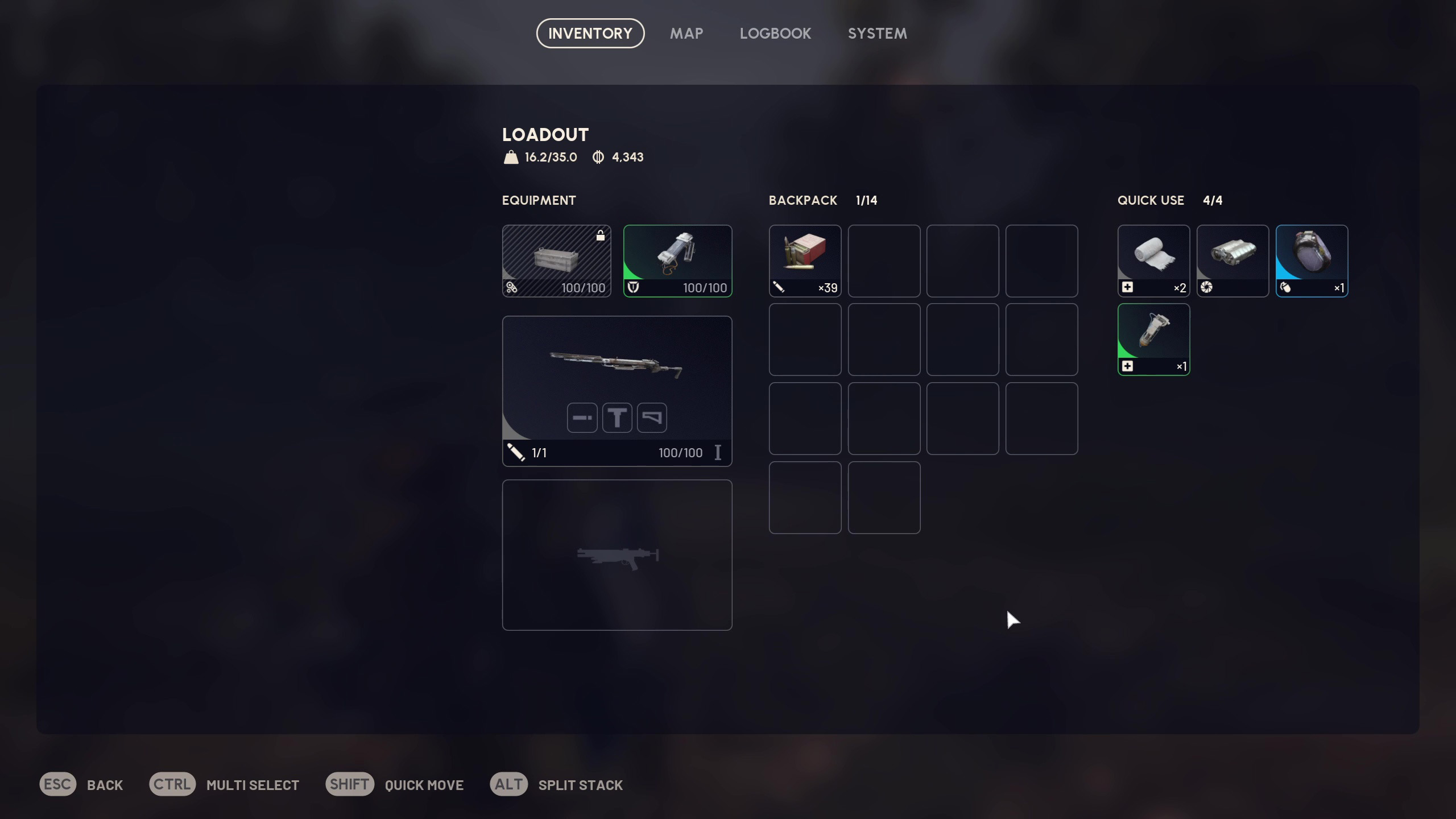Screen dimensions: 1456x819
Task: Click the rifle's magazine attachment slot
Action: (x=617, y=418)
